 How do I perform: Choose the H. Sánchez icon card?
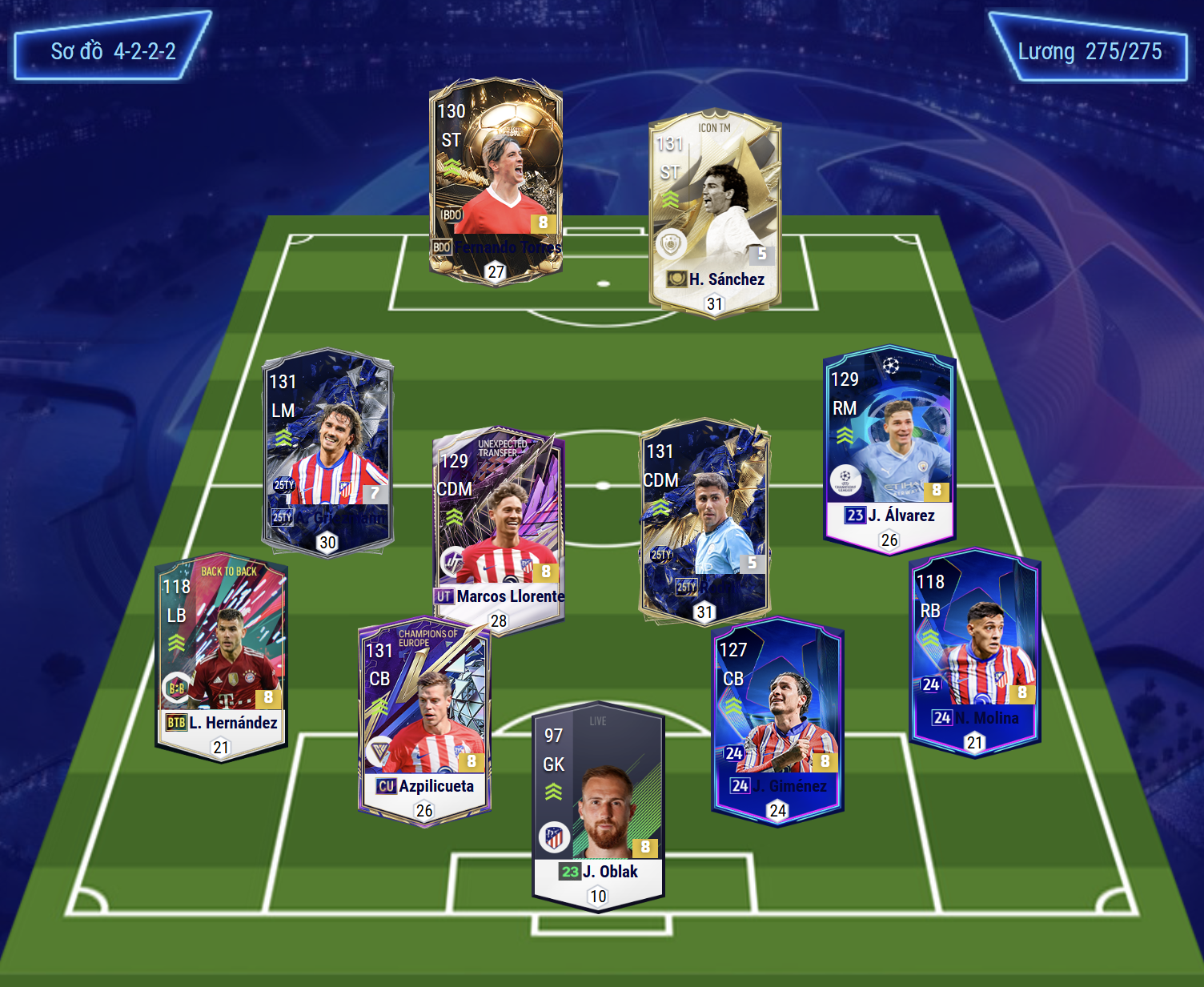pyautogui.click(x=715, y=212)
